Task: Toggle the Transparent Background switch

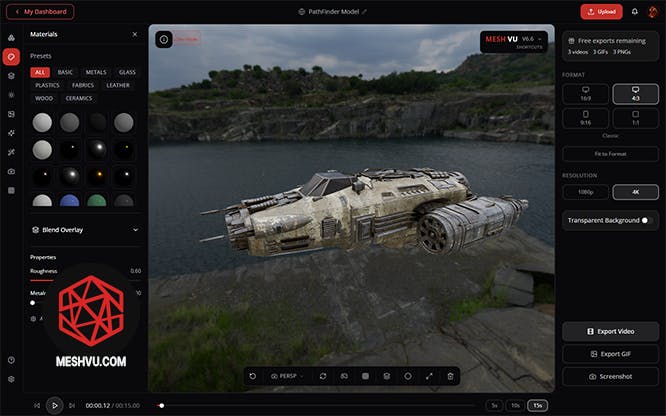Action: (x=647, y=220)
